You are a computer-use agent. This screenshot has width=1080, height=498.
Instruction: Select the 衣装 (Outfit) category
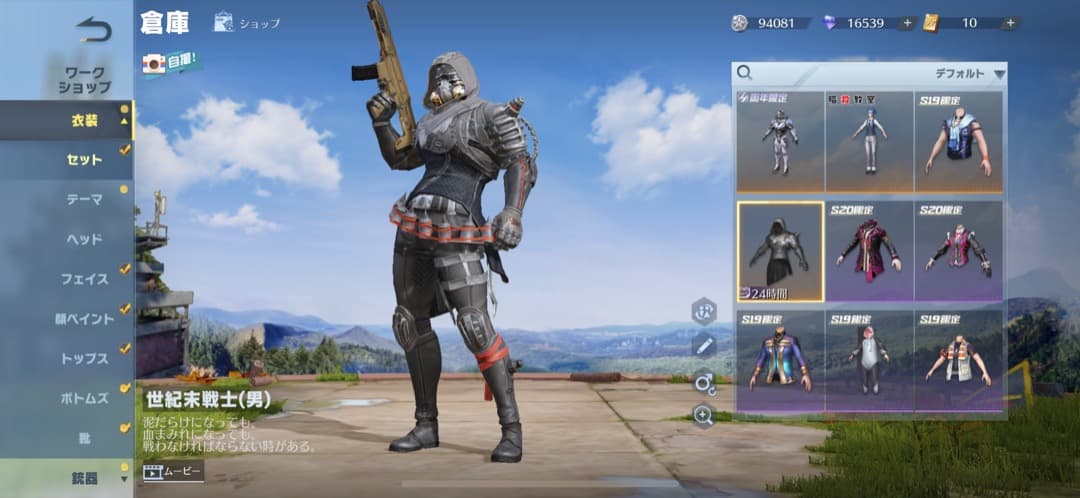click(83, 120)
